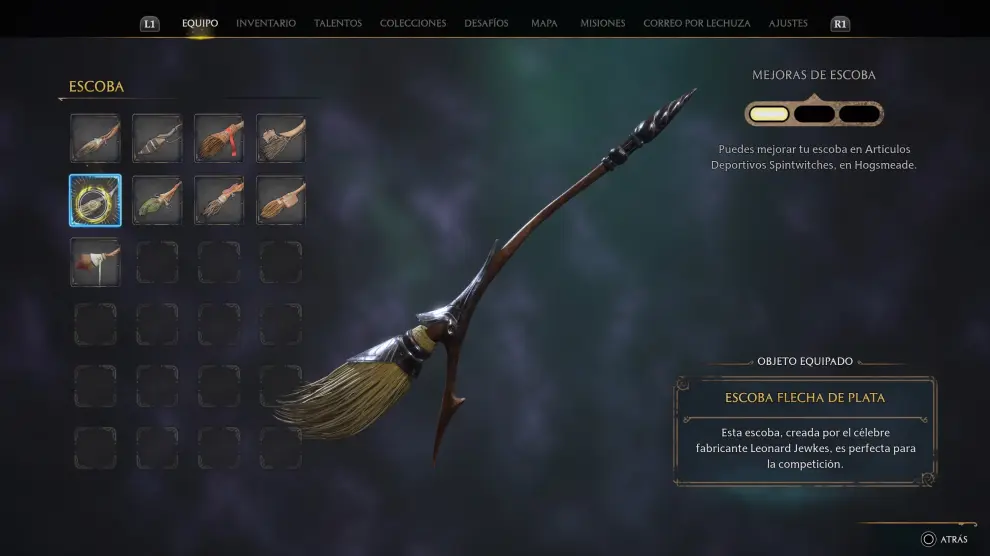Go to the Ajustes tab

point(788,23)
